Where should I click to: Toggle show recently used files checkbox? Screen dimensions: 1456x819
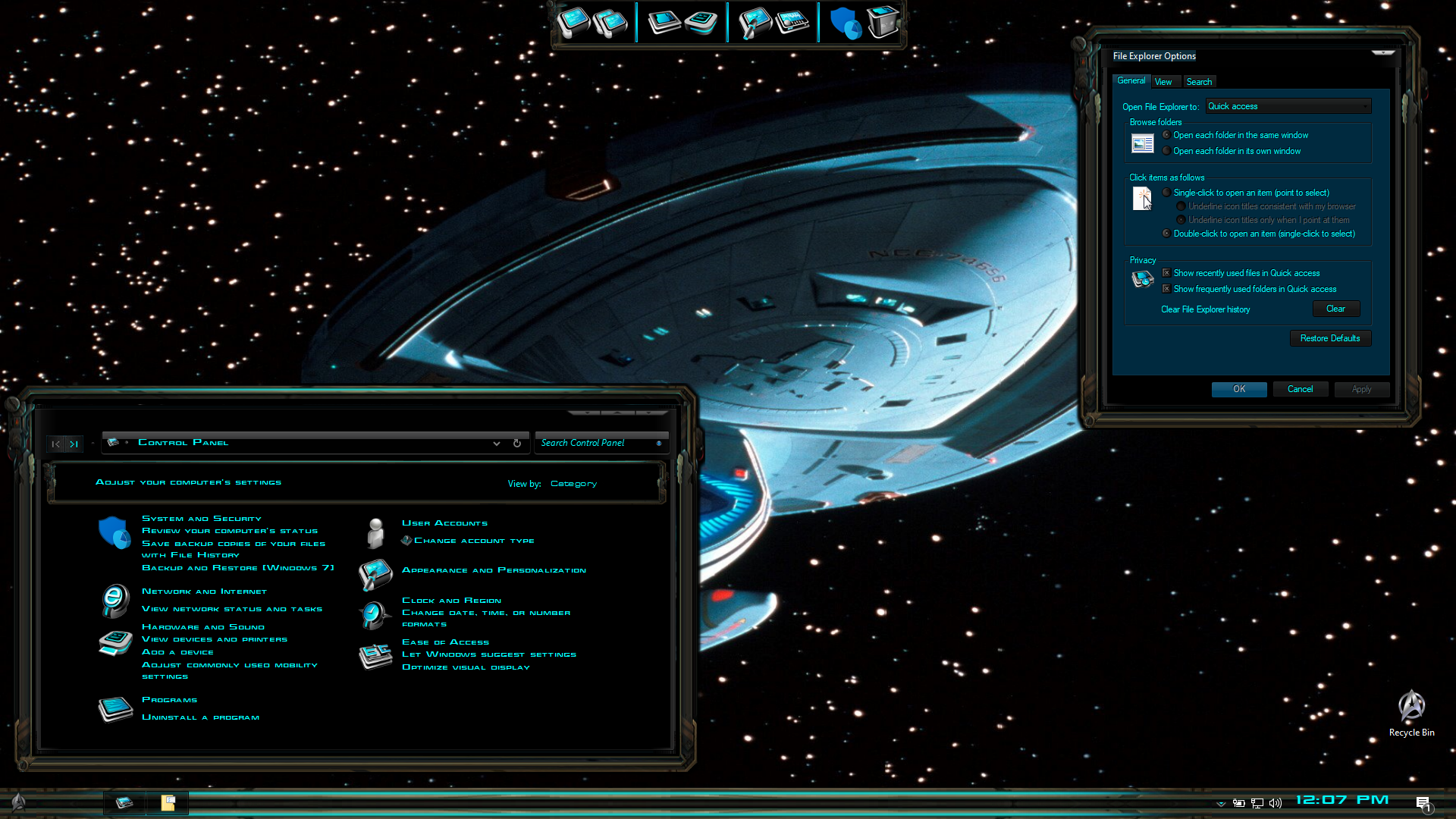coord(1167,273)
